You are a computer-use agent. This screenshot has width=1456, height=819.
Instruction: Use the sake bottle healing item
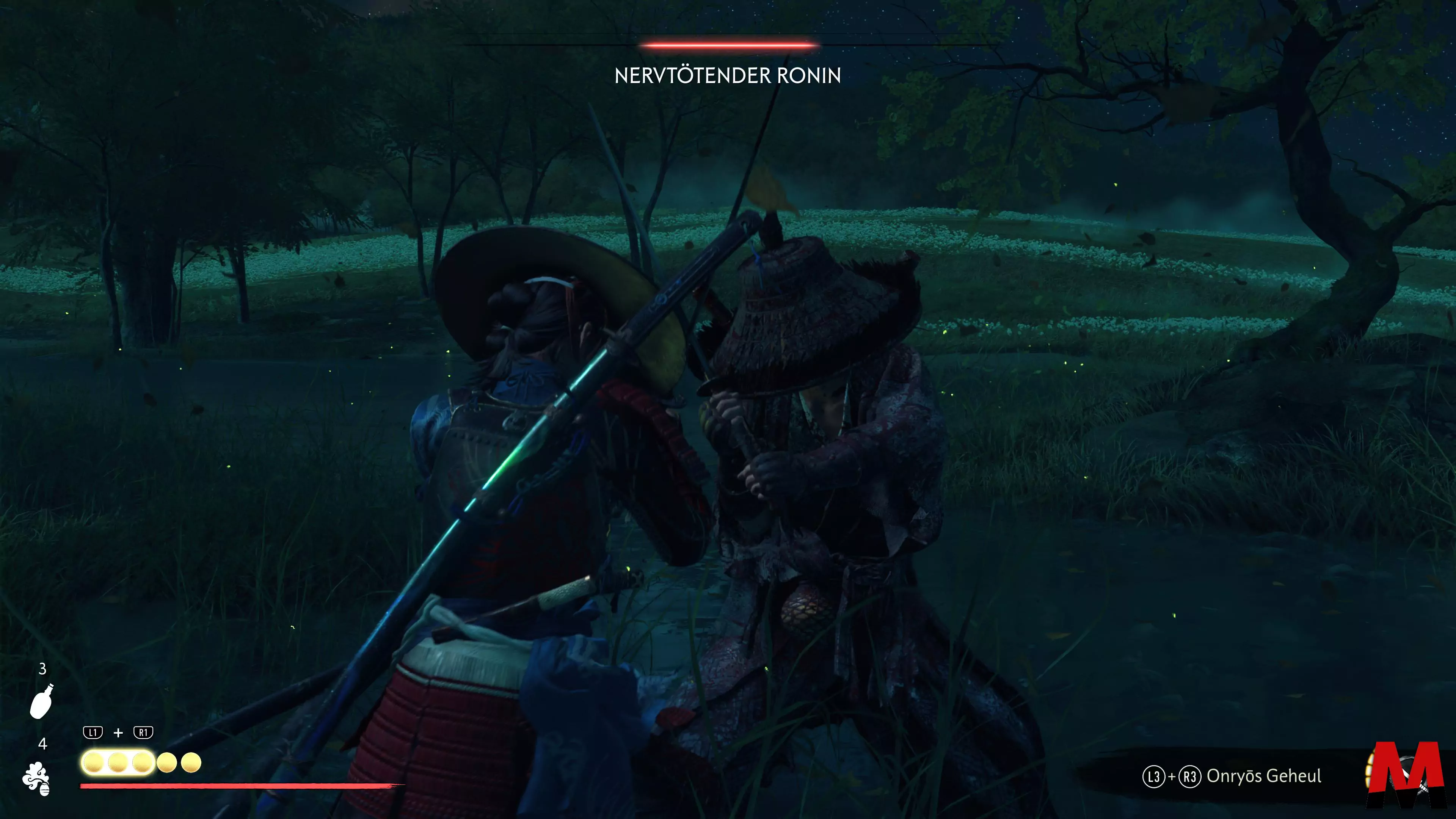(41, 701)
